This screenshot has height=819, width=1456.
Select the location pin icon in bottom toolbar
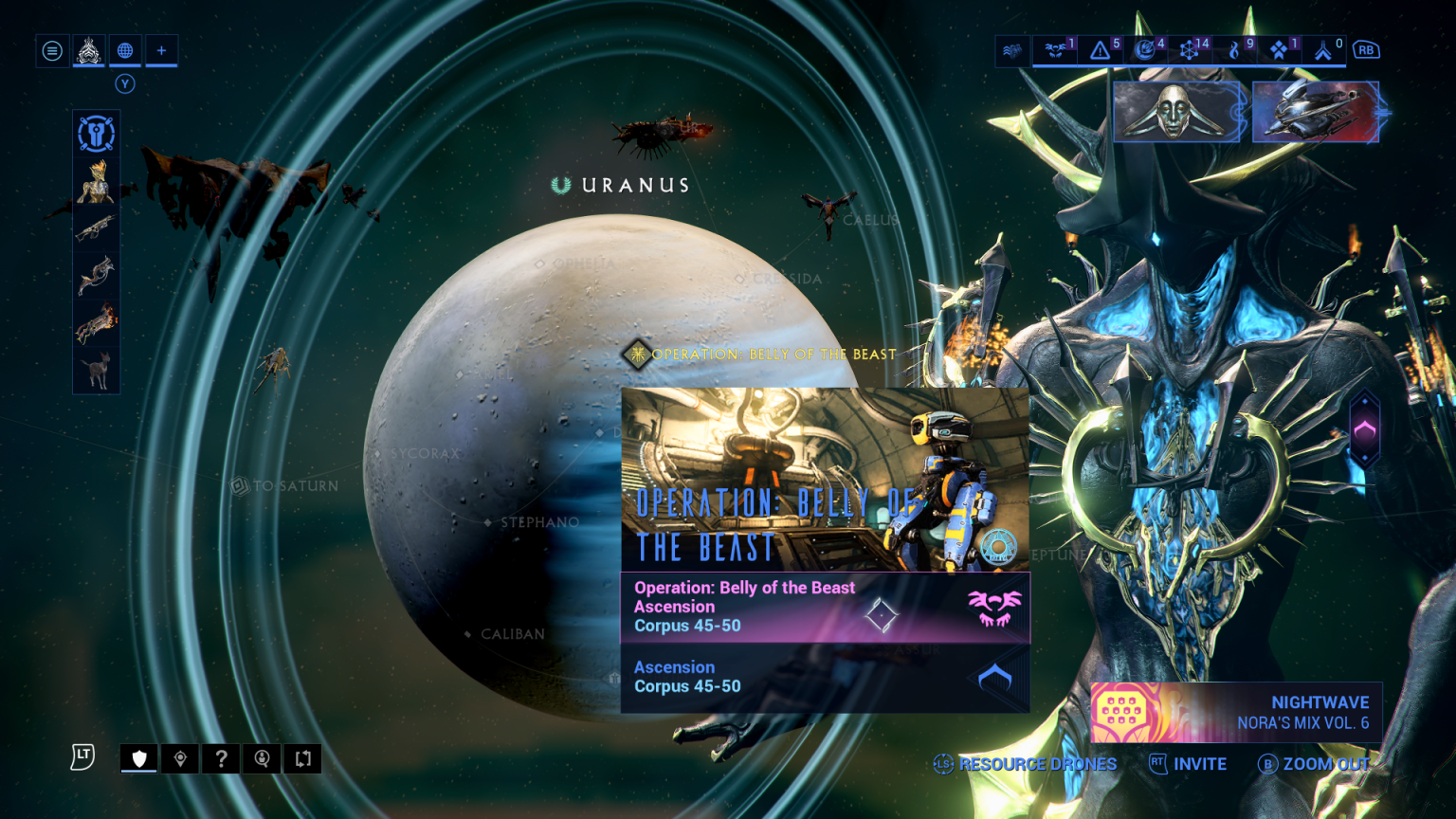(180, 758)
